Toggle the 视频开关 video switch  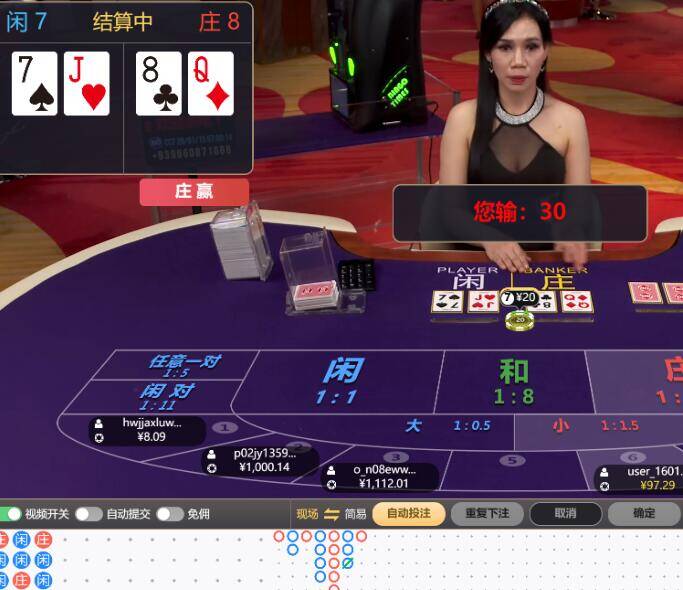[12, 514]
